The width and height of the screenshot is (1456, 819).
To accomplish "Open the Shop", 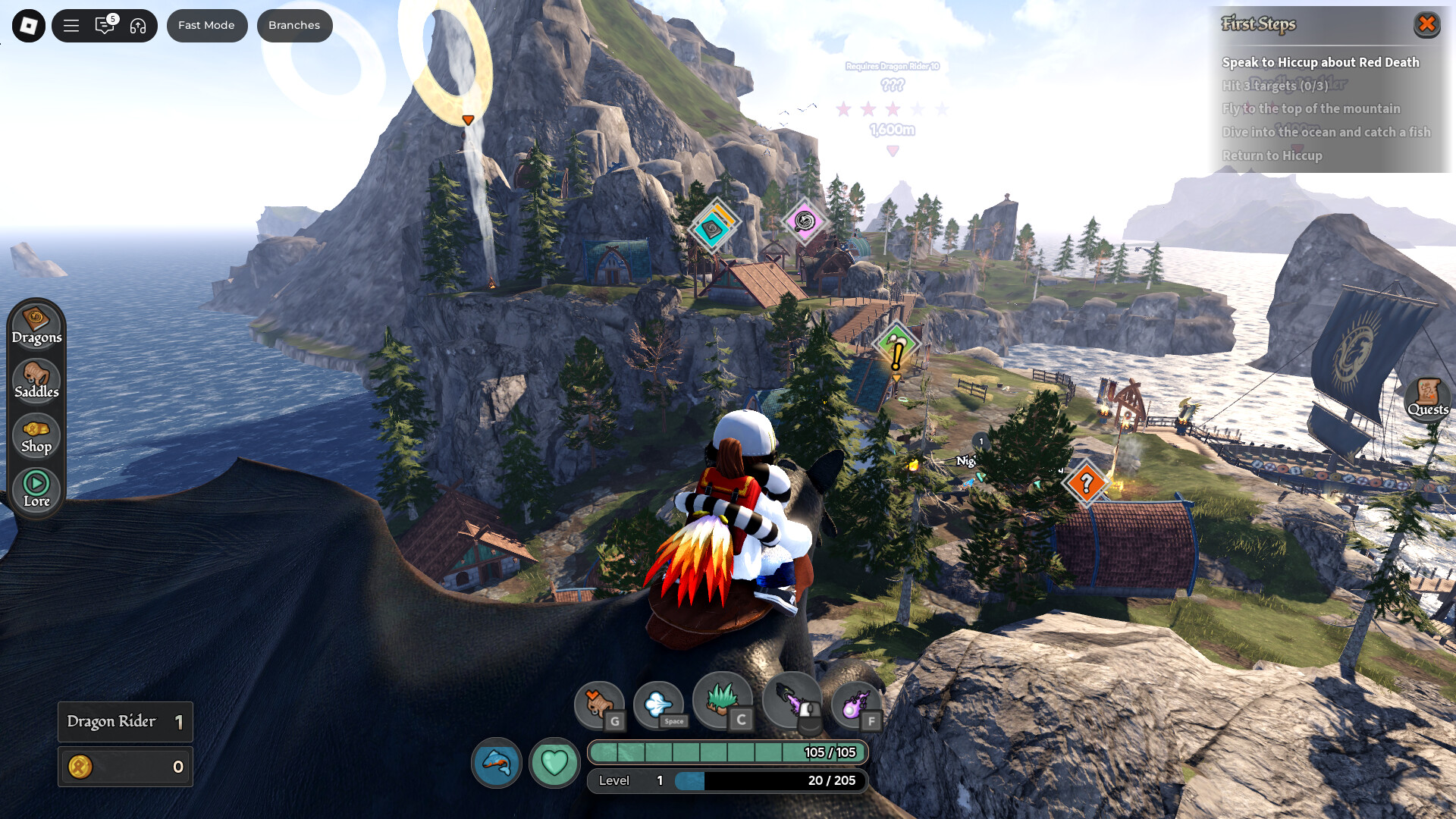I will click(36, 435).
